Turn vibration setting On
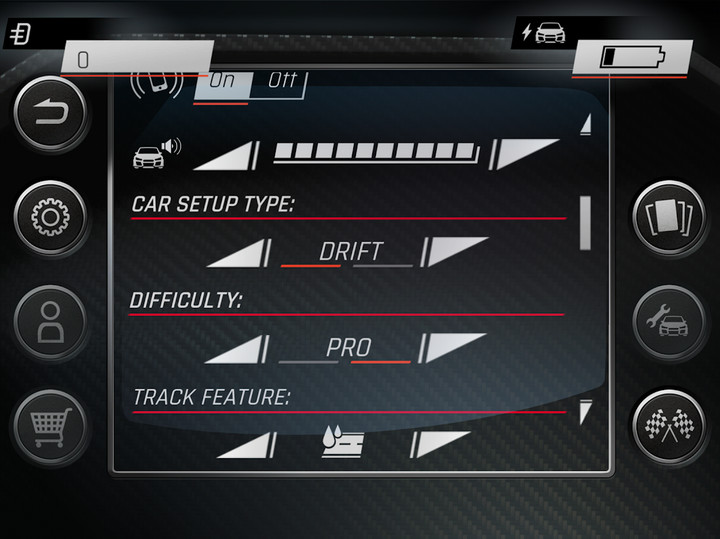This screenshot has height=539, width=720. click(x=221, y=81)
